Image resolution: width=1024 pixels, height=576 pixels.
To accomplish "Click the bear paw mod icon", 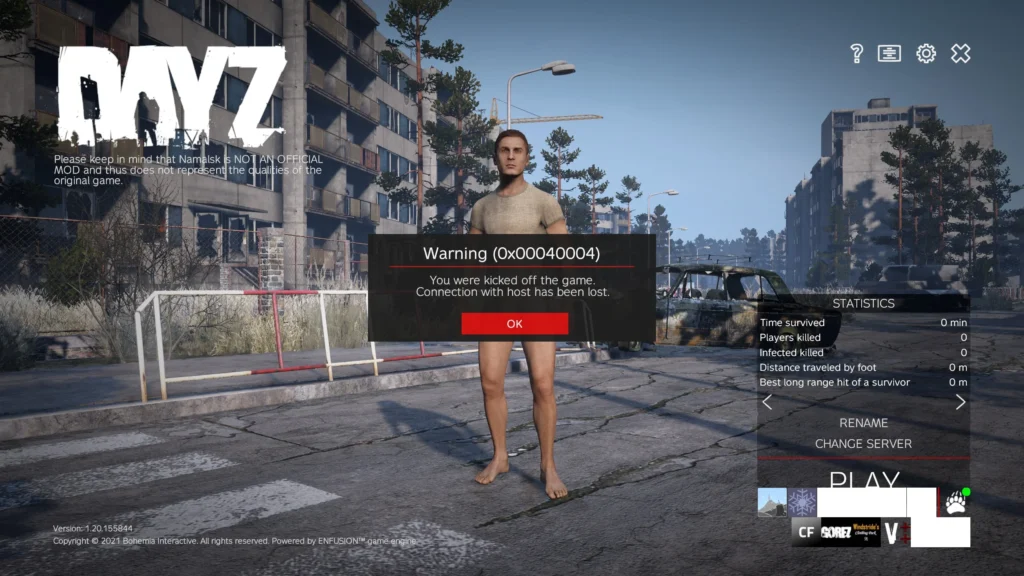I will (955, 504).
